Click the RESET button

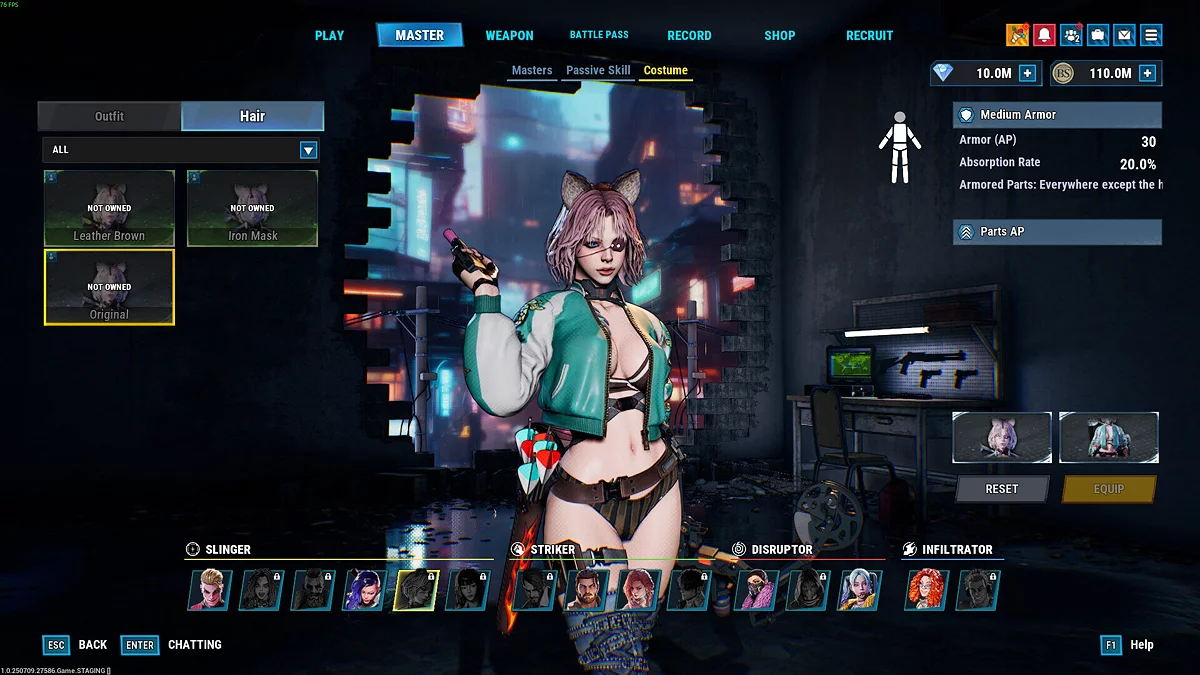tap(1002, 489)
